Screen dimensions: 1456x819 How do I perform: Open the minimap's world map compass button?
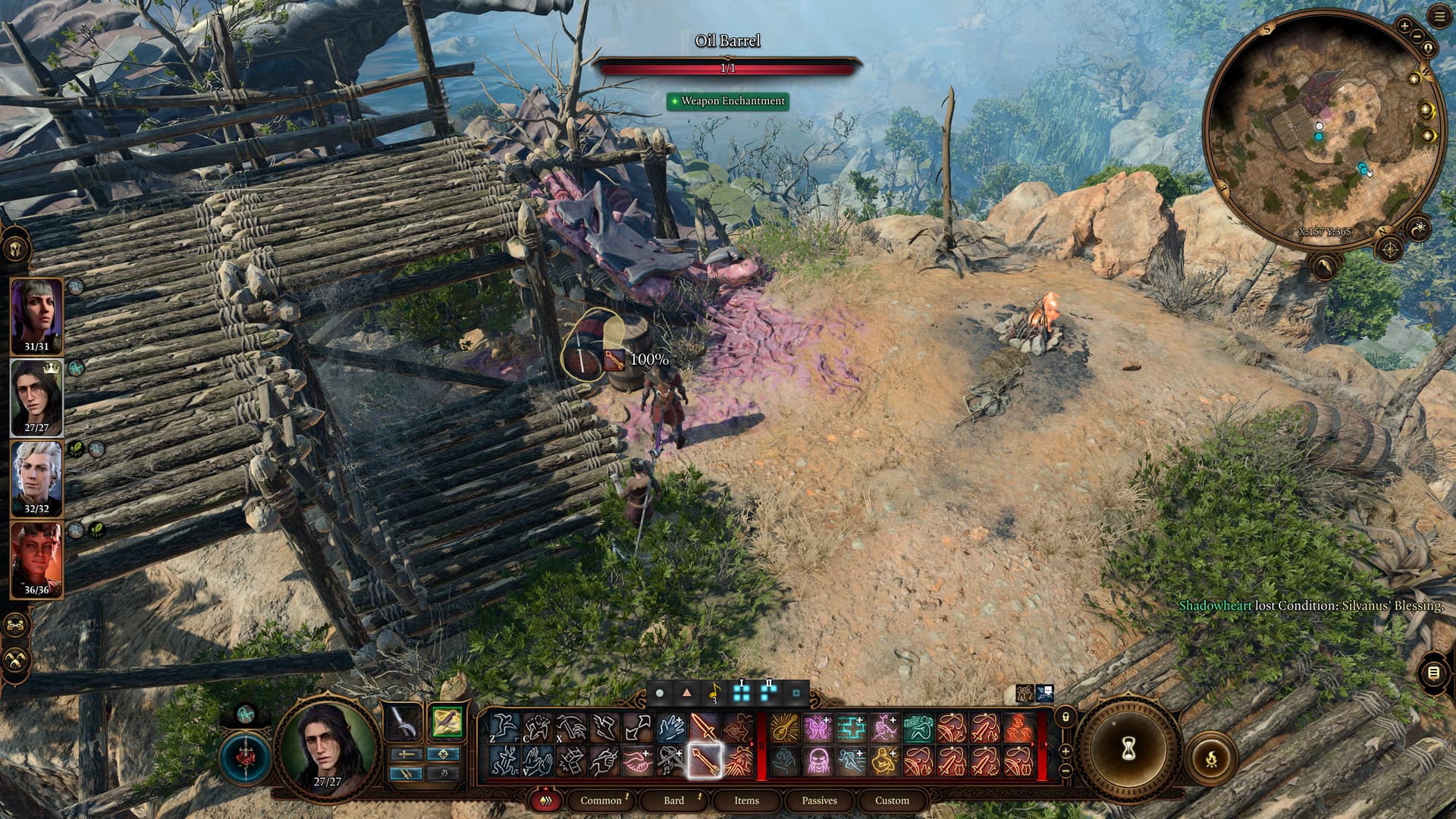point(1390,249)
